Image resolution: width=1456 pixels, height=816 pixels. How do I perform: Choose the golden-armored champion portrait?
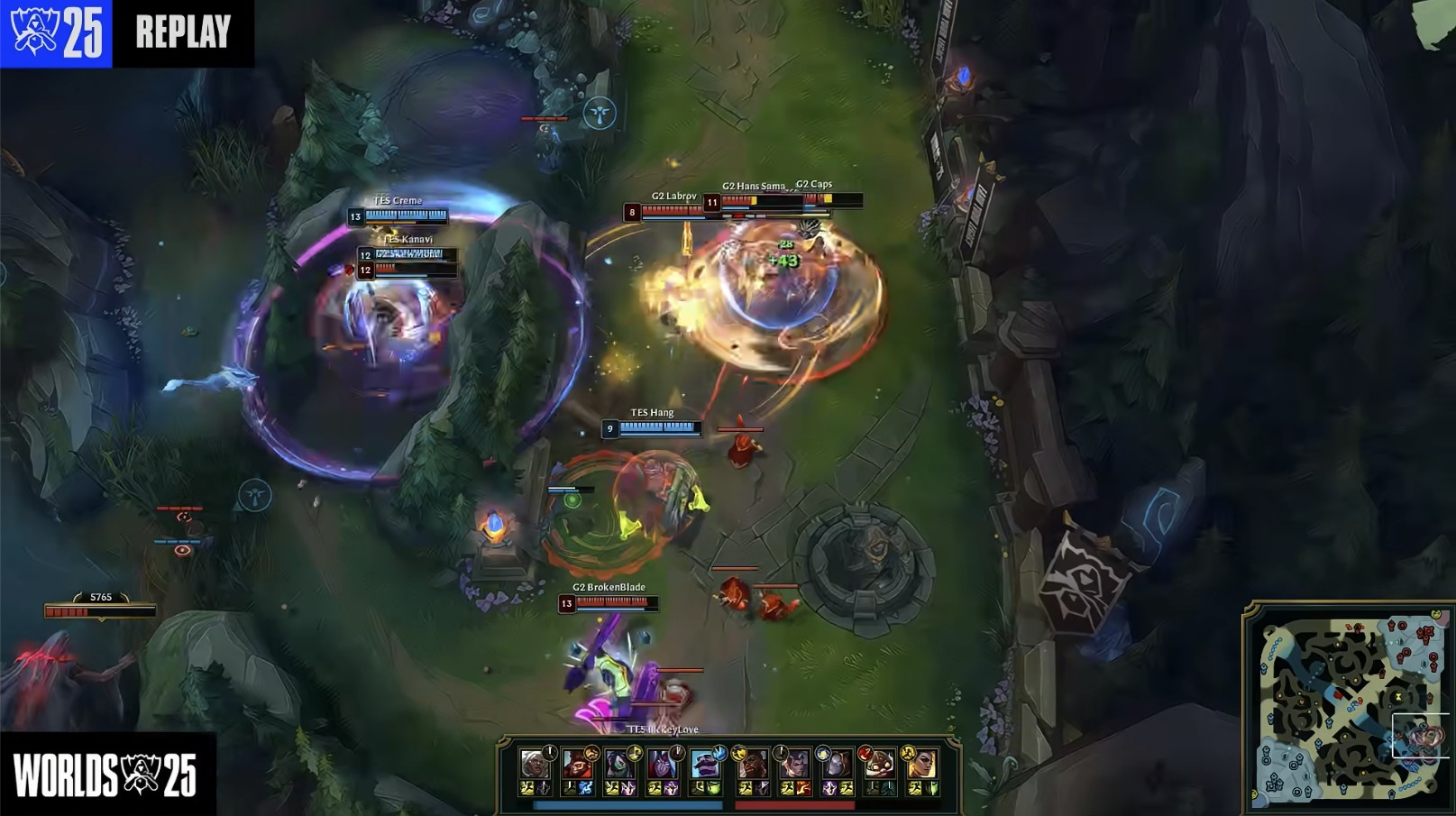pos(921,765)
